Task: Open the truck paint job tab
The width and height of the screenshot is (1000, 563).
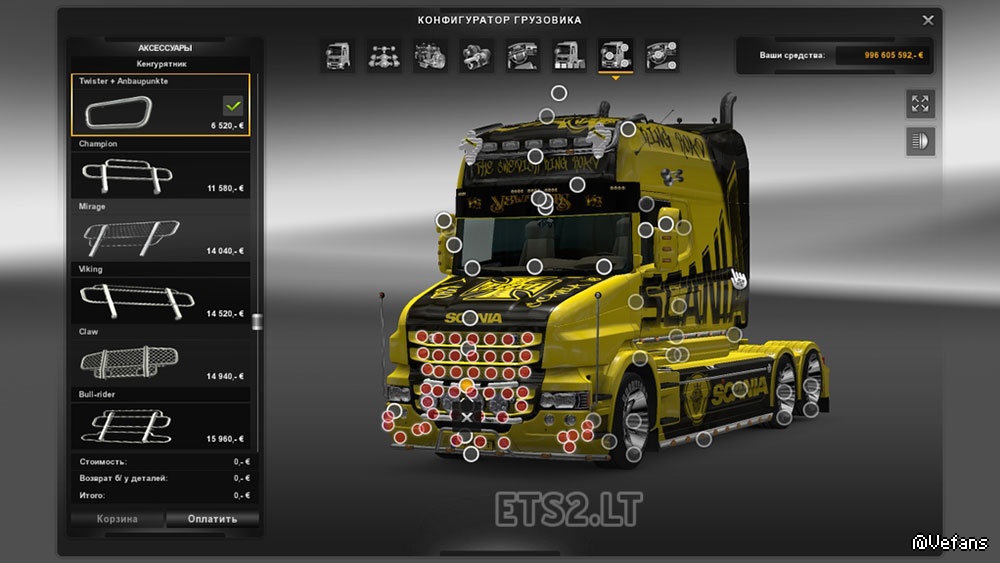Action: (569, 55)
